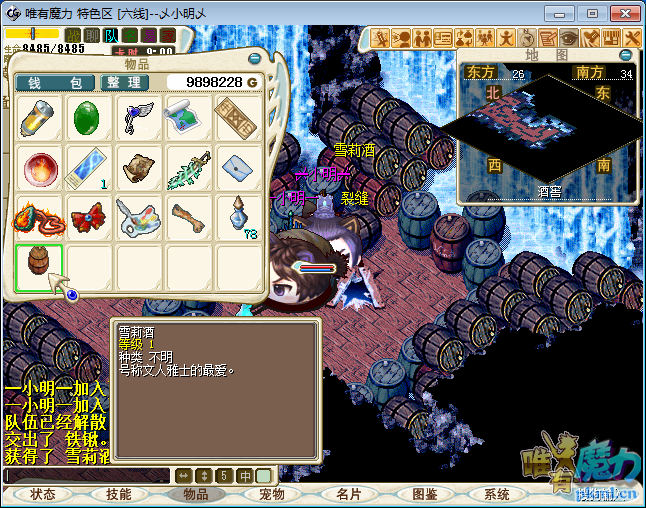The height and width of the screenshot is (508, 646).
Task: Show the 名片 name card tab
Action: click(x=348, y=495)
